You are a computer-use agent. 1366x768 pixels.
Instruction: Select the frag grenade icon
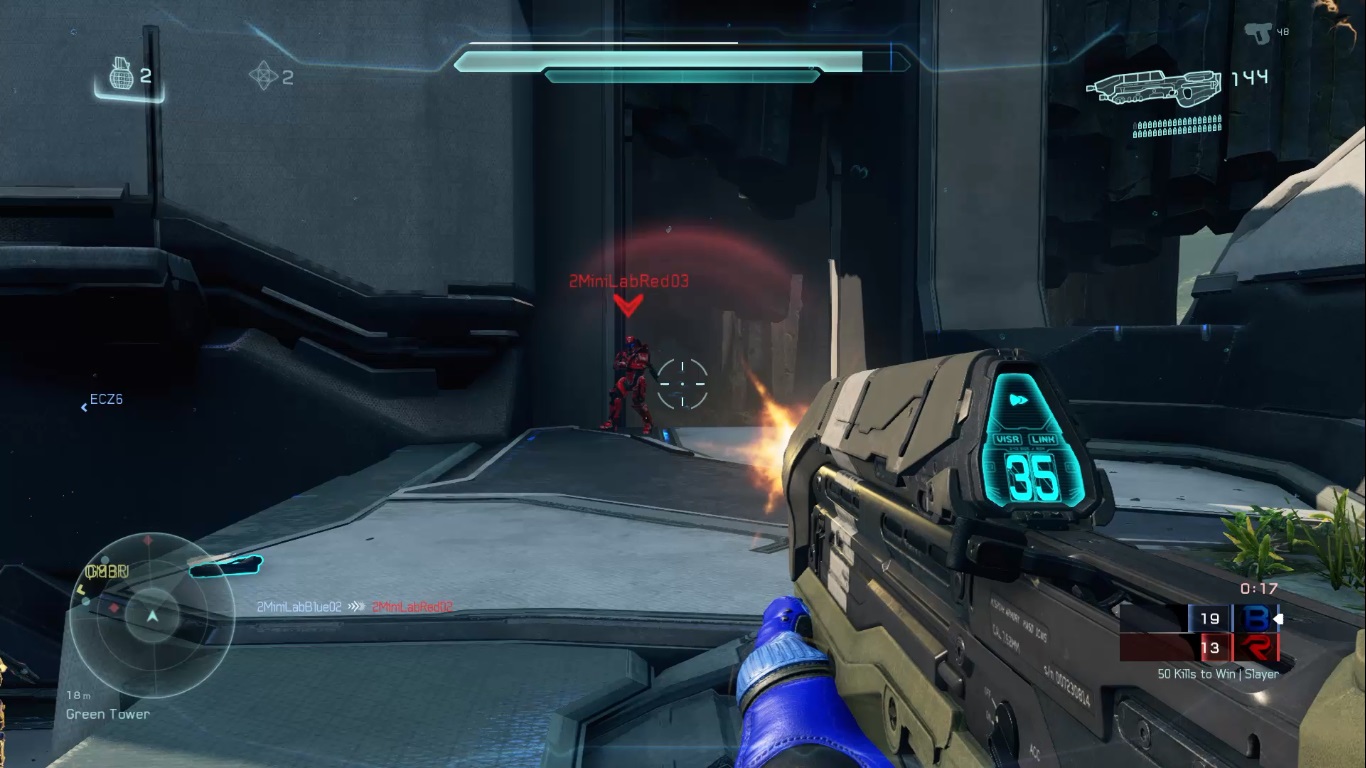tap(120, 75)
